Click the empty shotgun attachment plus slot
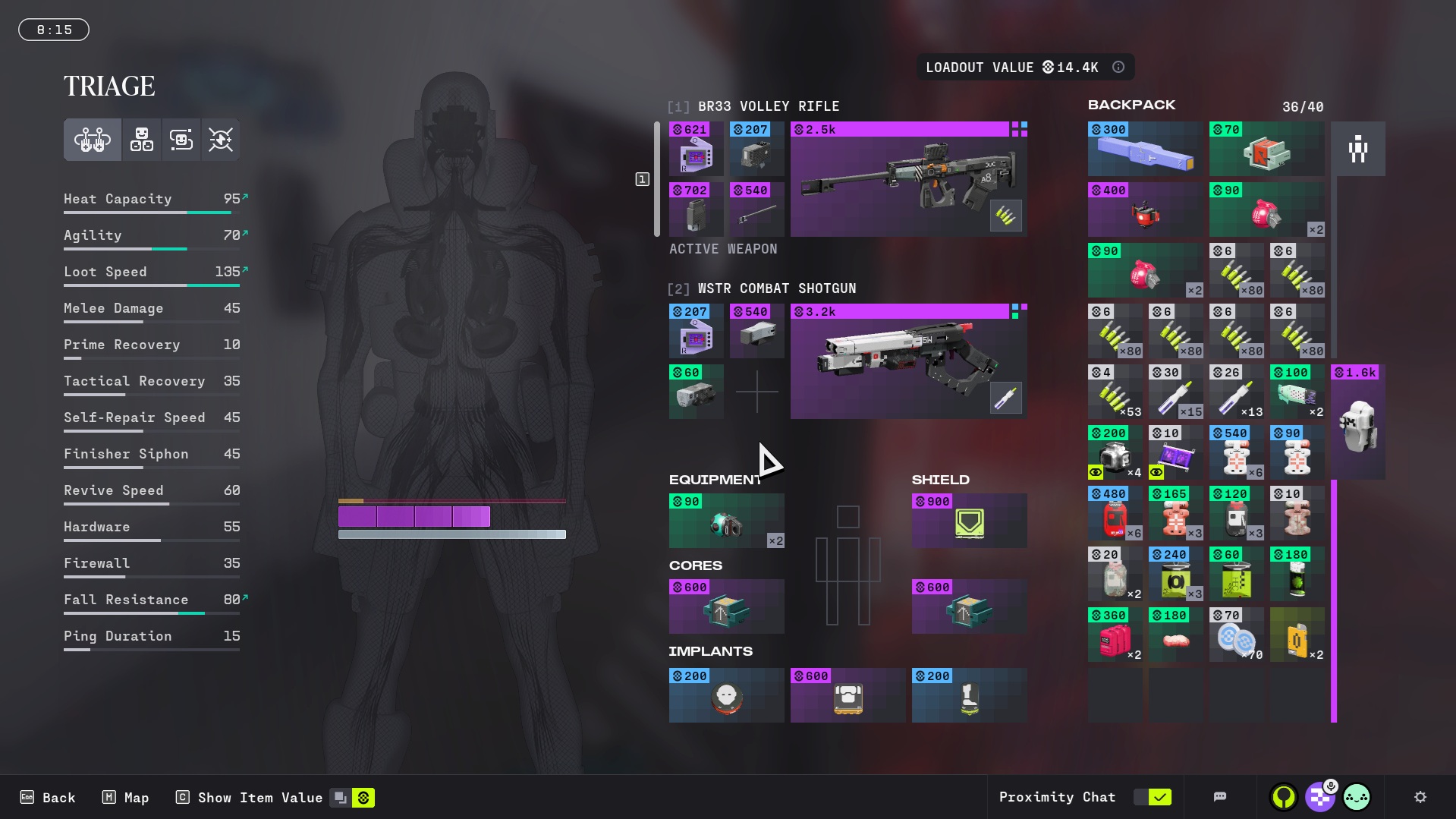The width and height of the screenshot is (1456, 819). 756,392
